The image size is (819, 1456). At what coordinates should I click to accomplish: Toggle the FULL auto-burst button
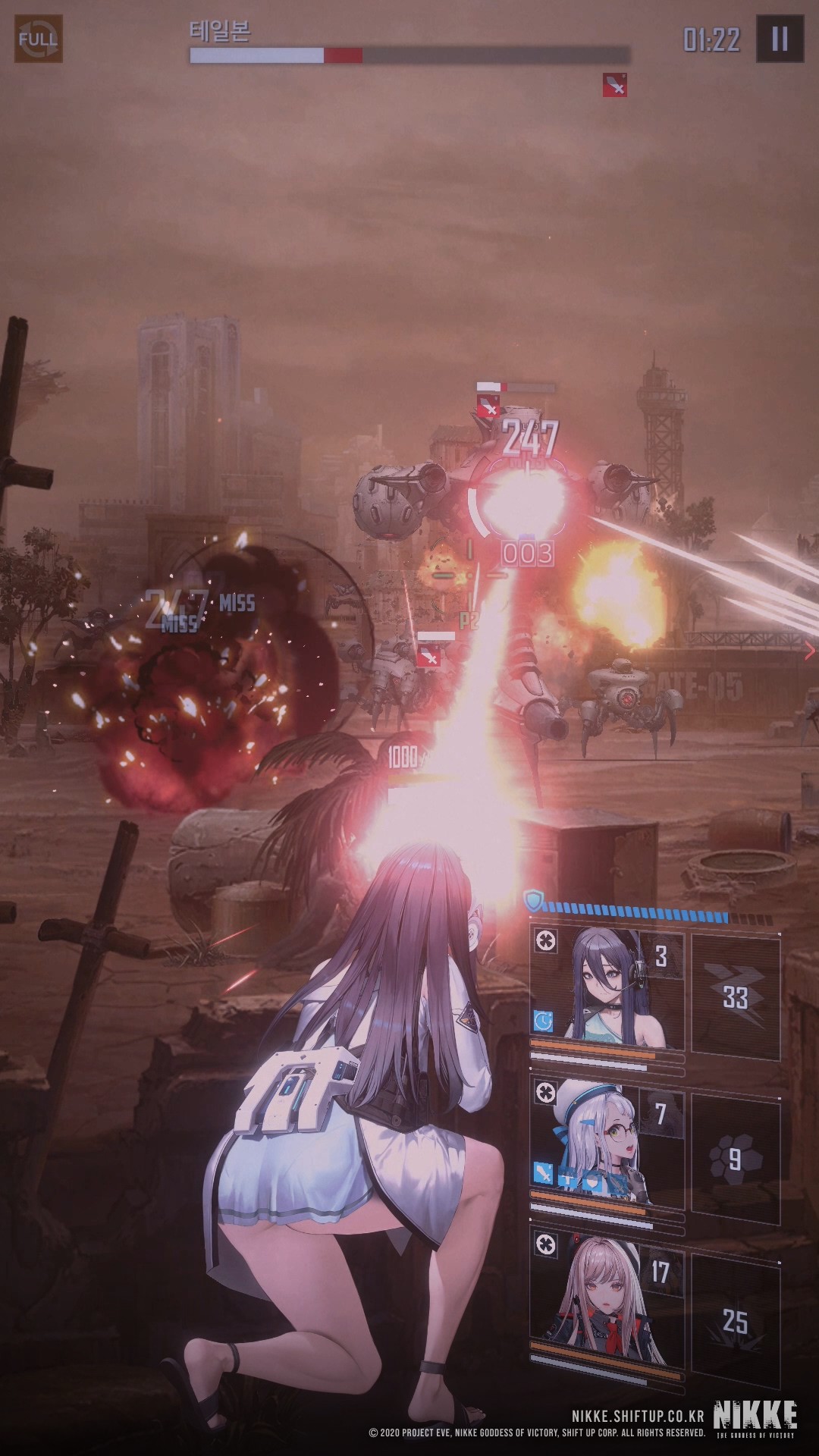coord(39,38)
